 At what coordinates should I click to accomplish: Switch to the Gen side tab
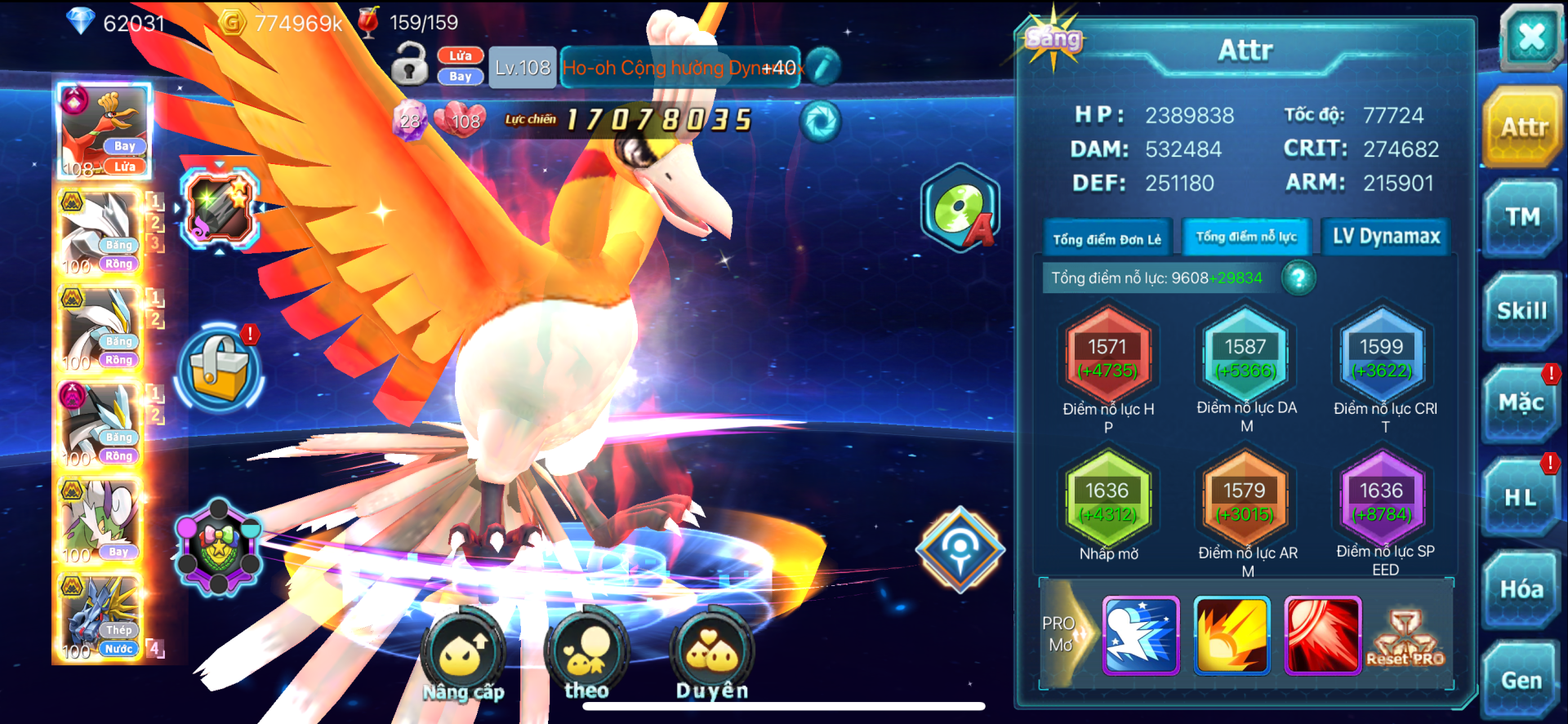(x=1521, y=680)
